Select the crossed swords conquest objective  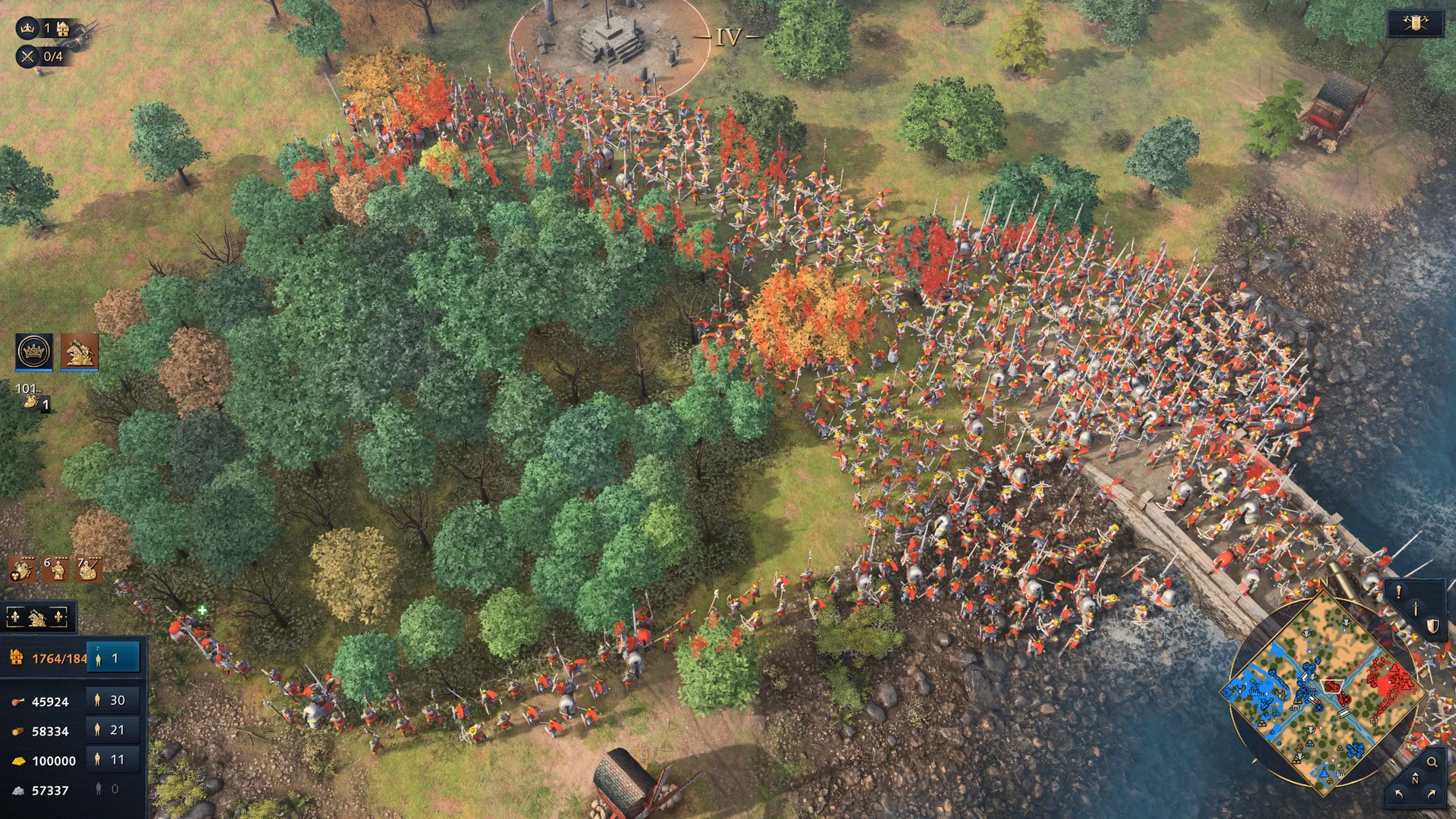tap(28, 56)
